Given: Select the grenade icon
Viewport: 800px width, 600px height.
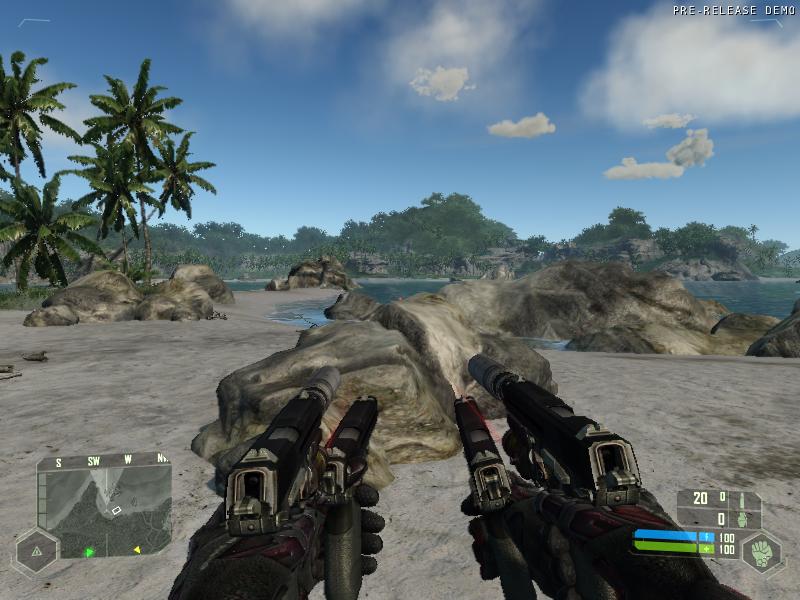Looking at the screenshot, I should [x=741, y=519].
